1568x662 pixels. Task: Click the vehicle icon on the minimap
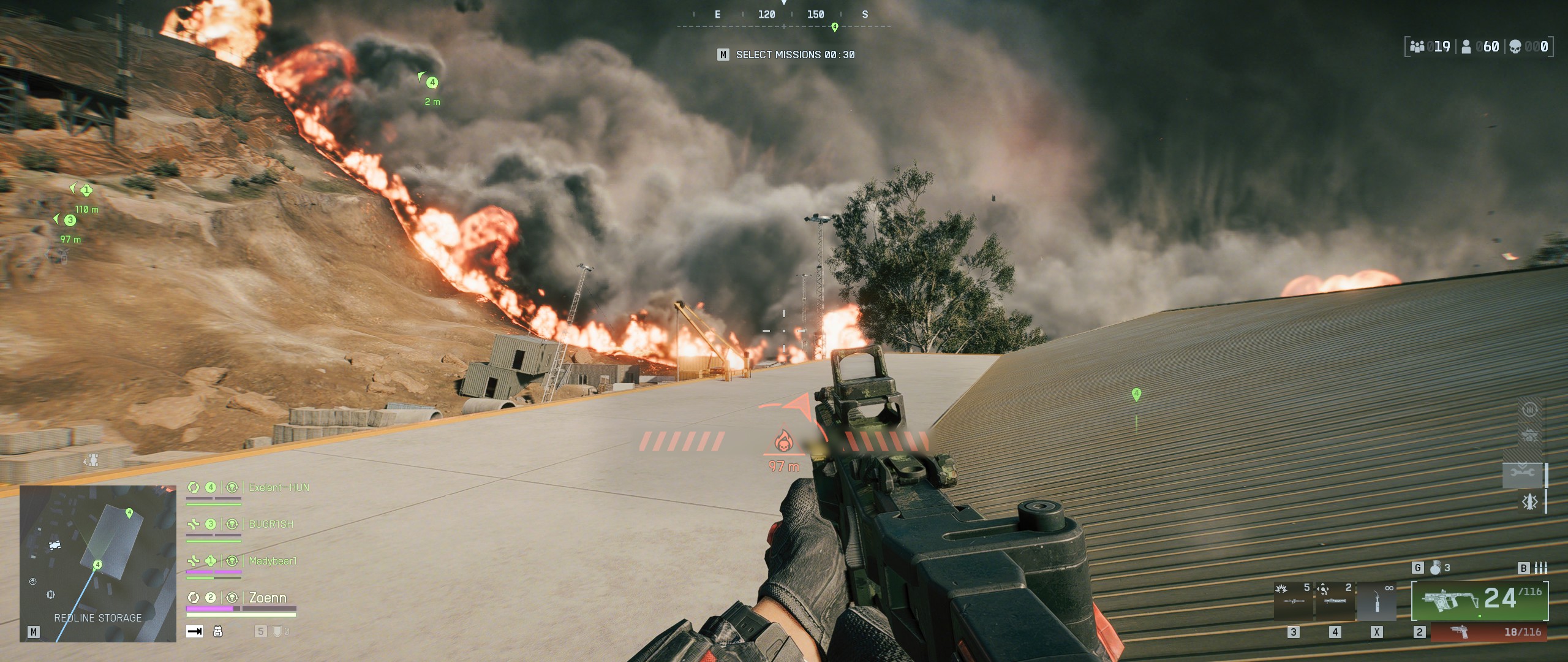coord(55,544)
